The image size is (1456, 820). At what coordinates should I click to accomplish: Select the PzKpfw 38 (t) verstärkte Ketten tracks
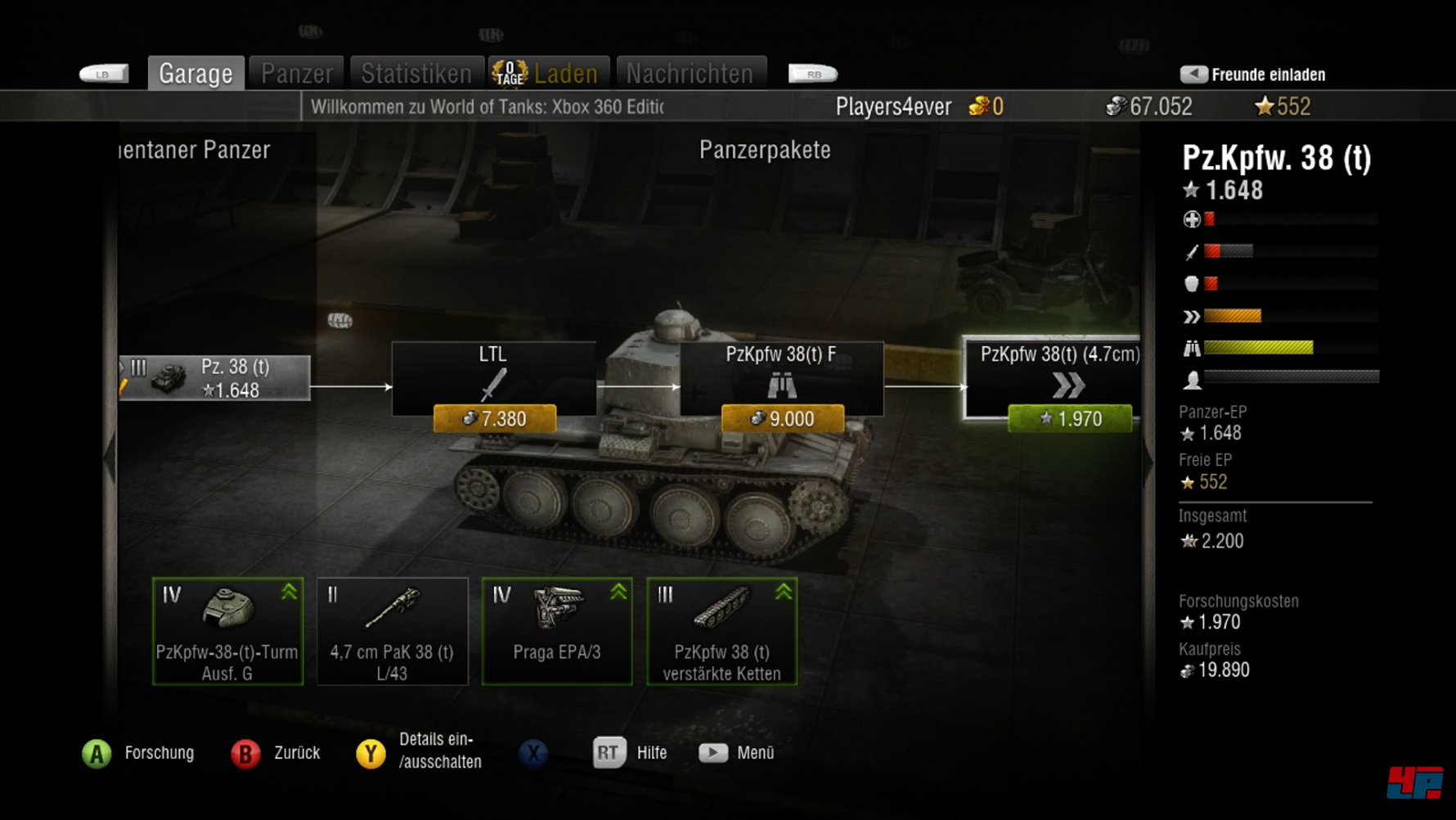tap(721, 632)
